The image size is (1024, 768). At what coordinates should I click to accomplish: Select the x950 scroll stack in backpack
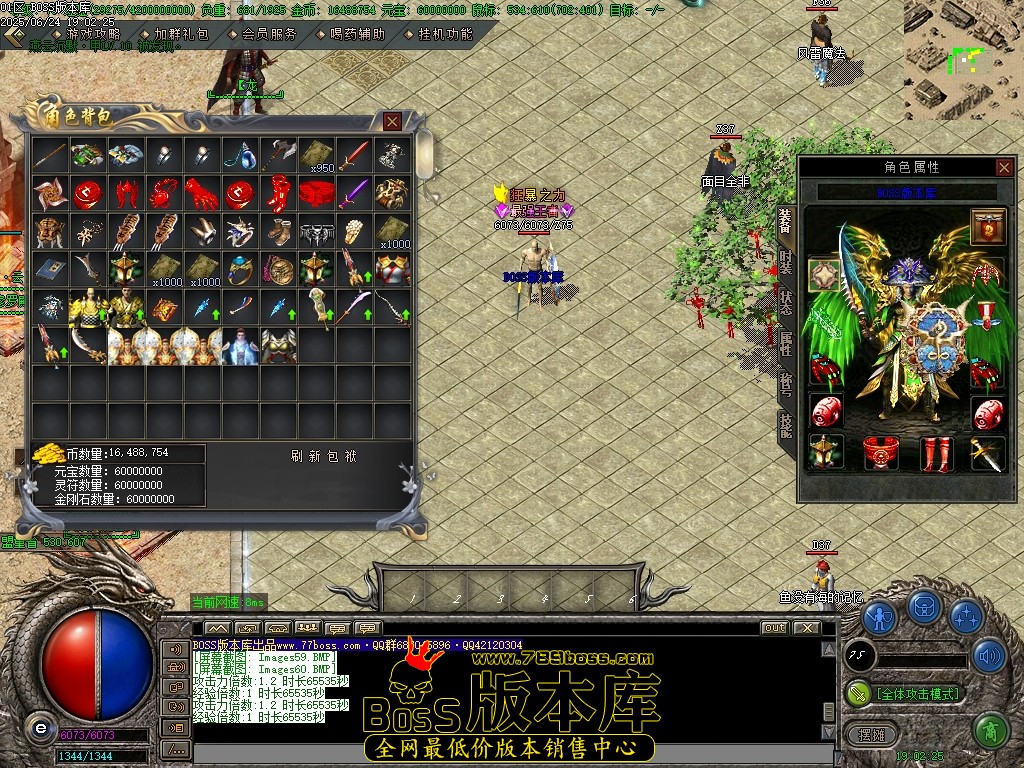point(317,156)
